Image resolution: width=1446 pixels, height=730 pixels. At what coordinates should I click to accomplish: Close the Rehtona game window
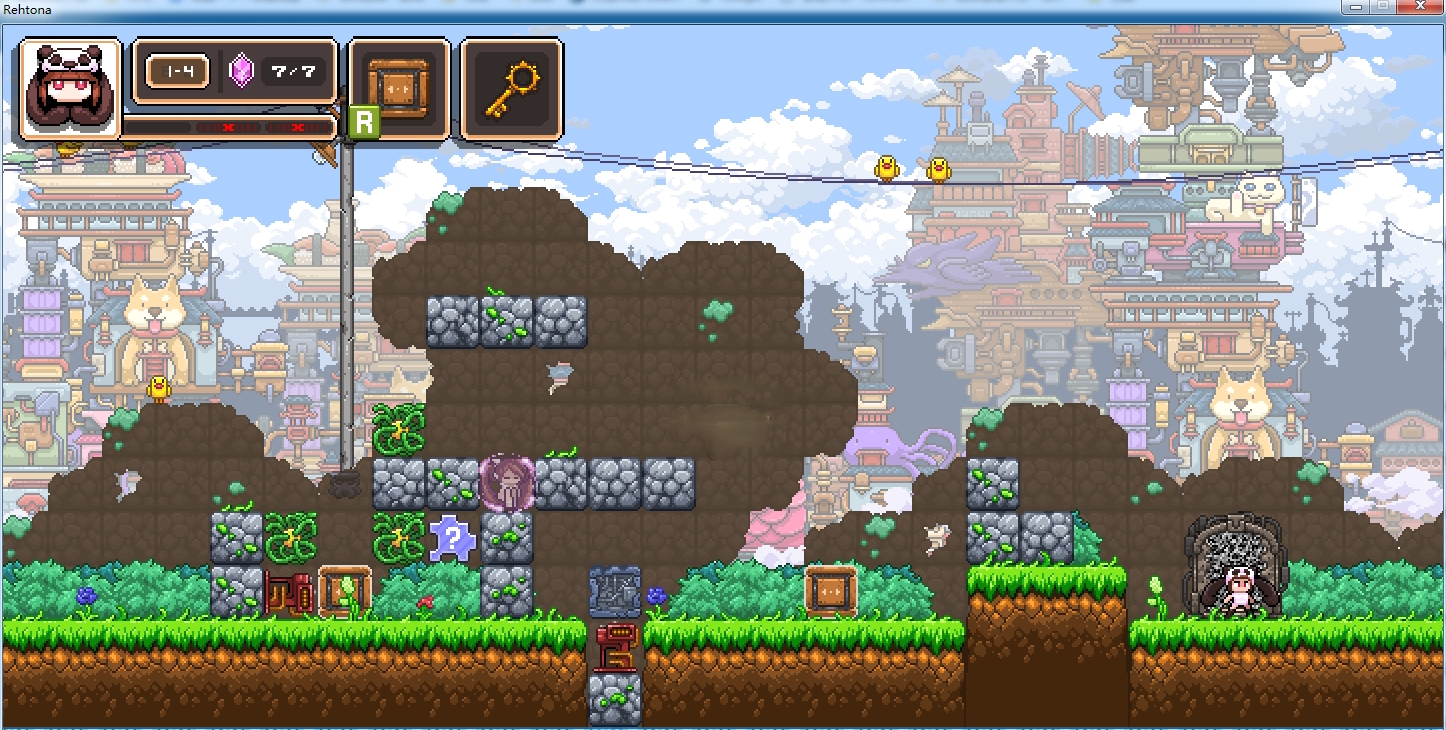pos(1419,6)
